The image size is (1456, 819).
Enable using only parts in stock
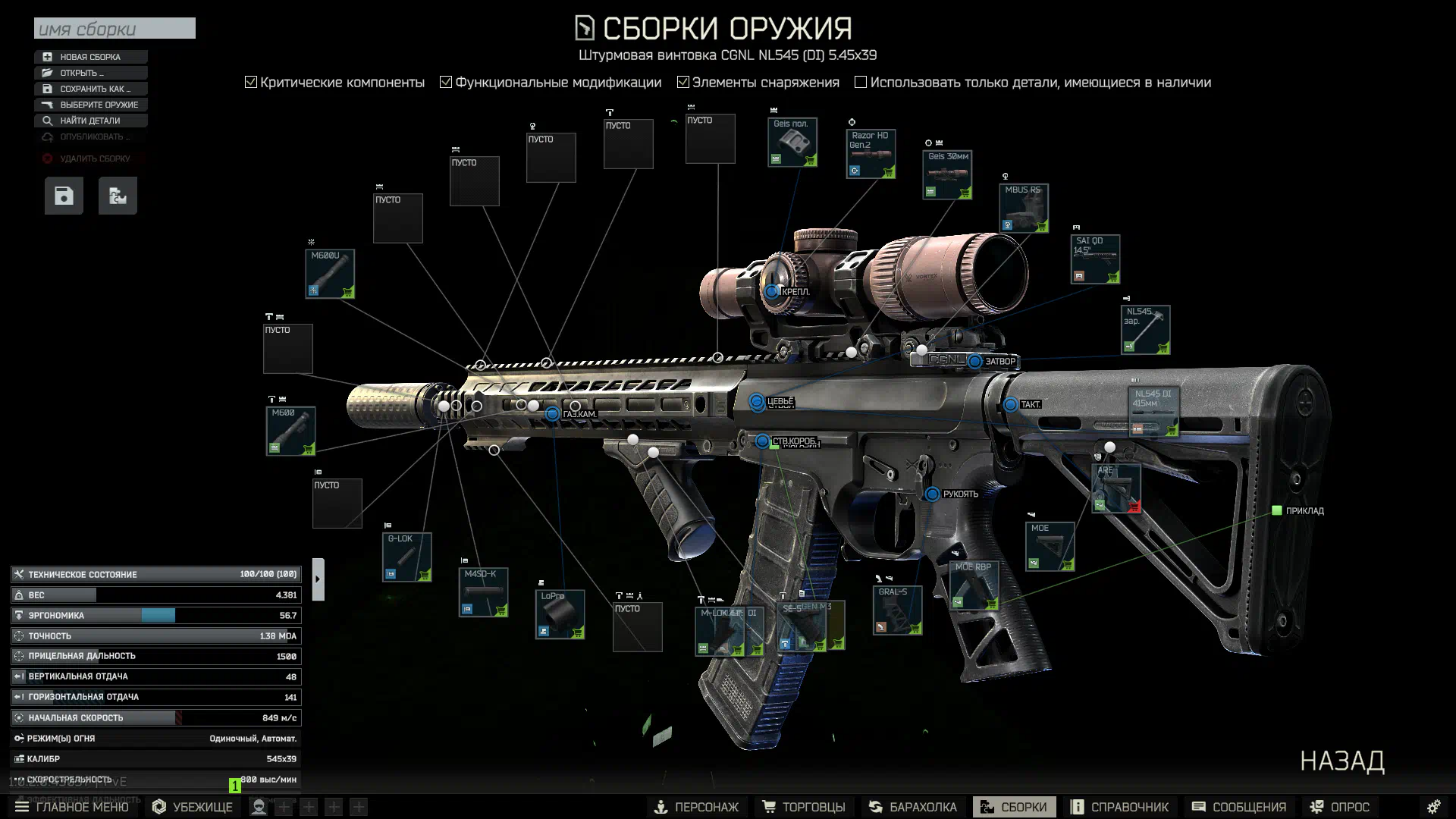(861, 82)
